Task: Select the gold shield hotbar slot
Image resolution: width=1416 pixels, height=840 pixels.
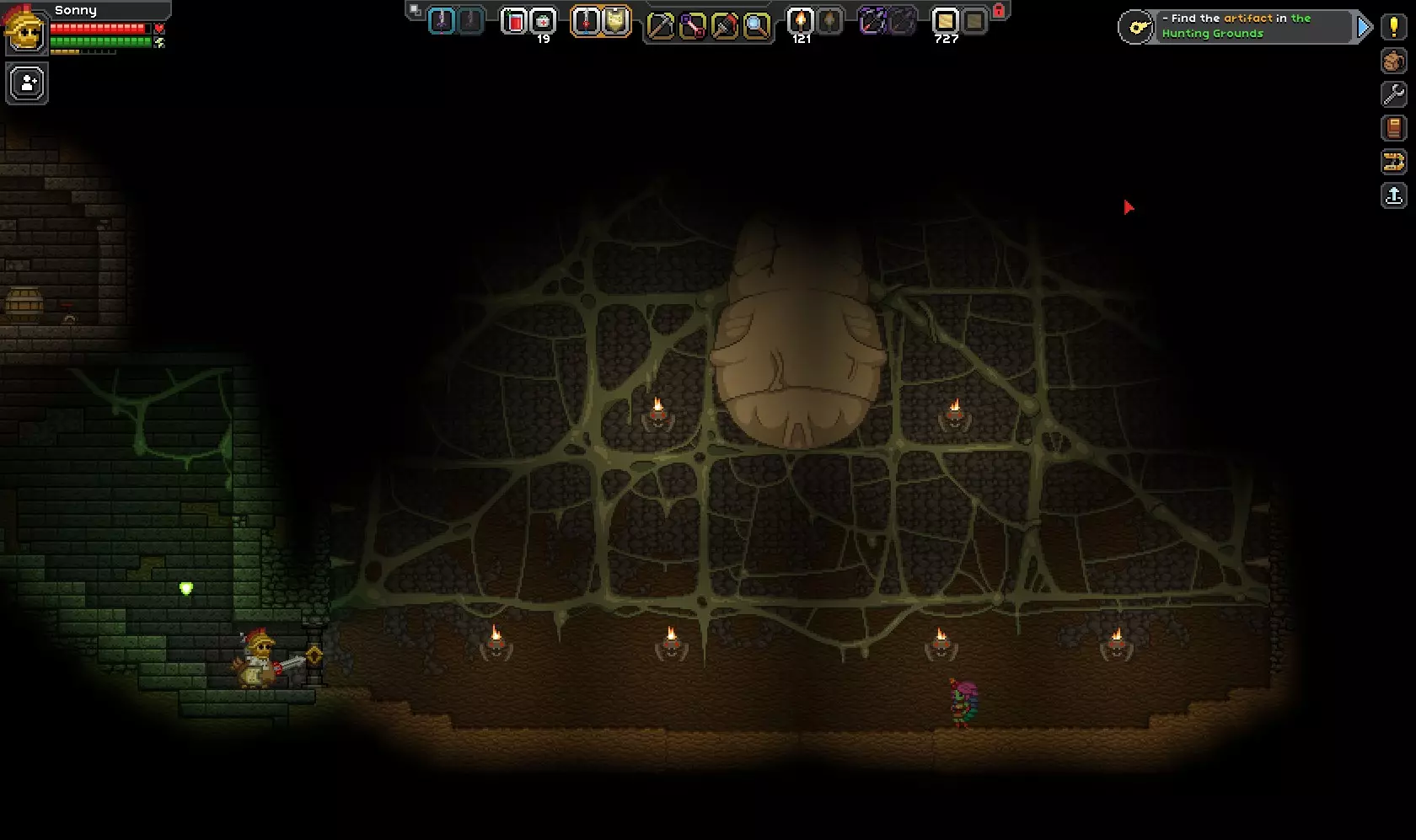Action: [616, 21]
